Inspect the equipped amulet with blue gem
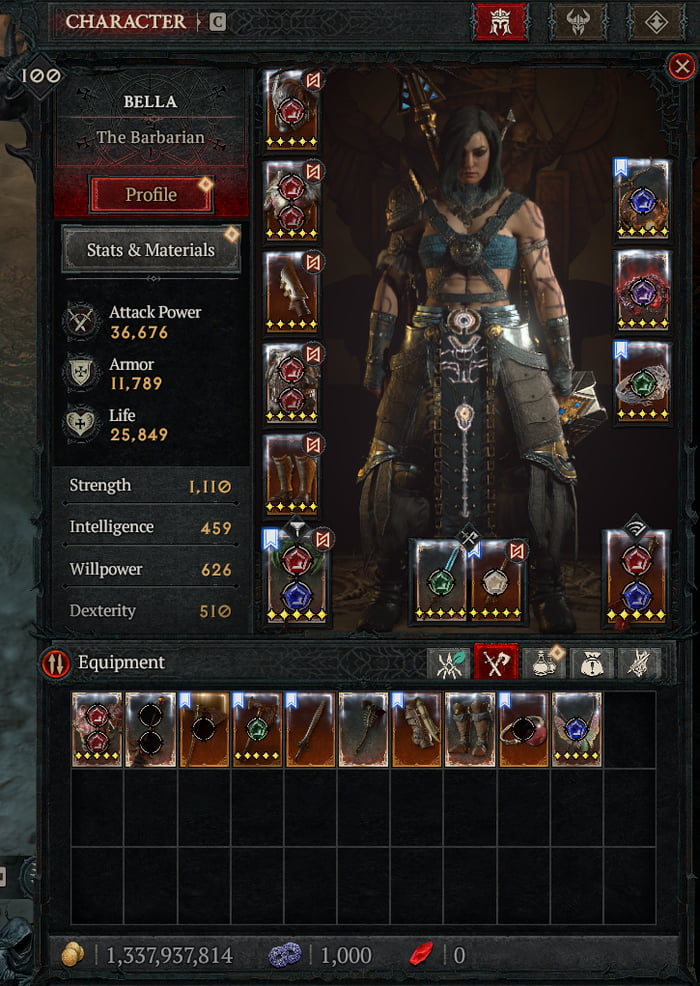 coord(642,200)
